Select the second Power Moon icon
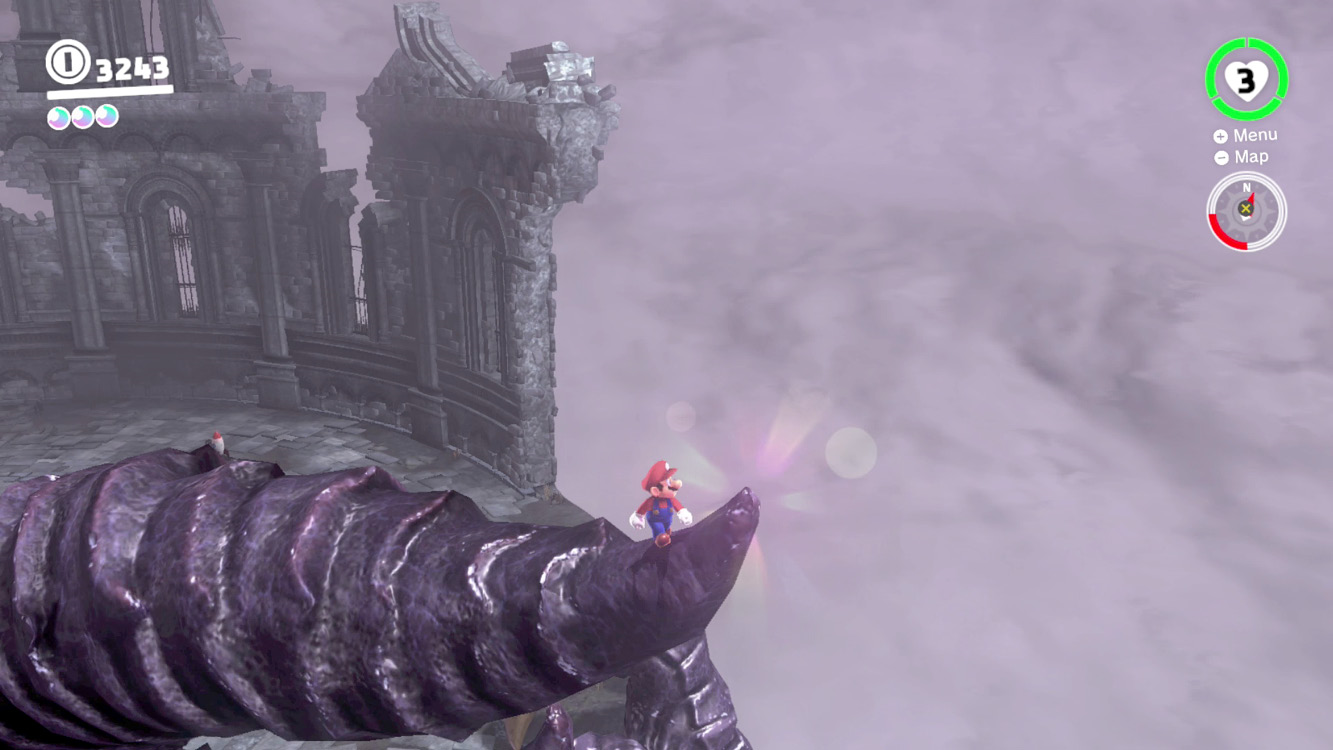Viewport: 1333px width, 750px height. point(82,115)
